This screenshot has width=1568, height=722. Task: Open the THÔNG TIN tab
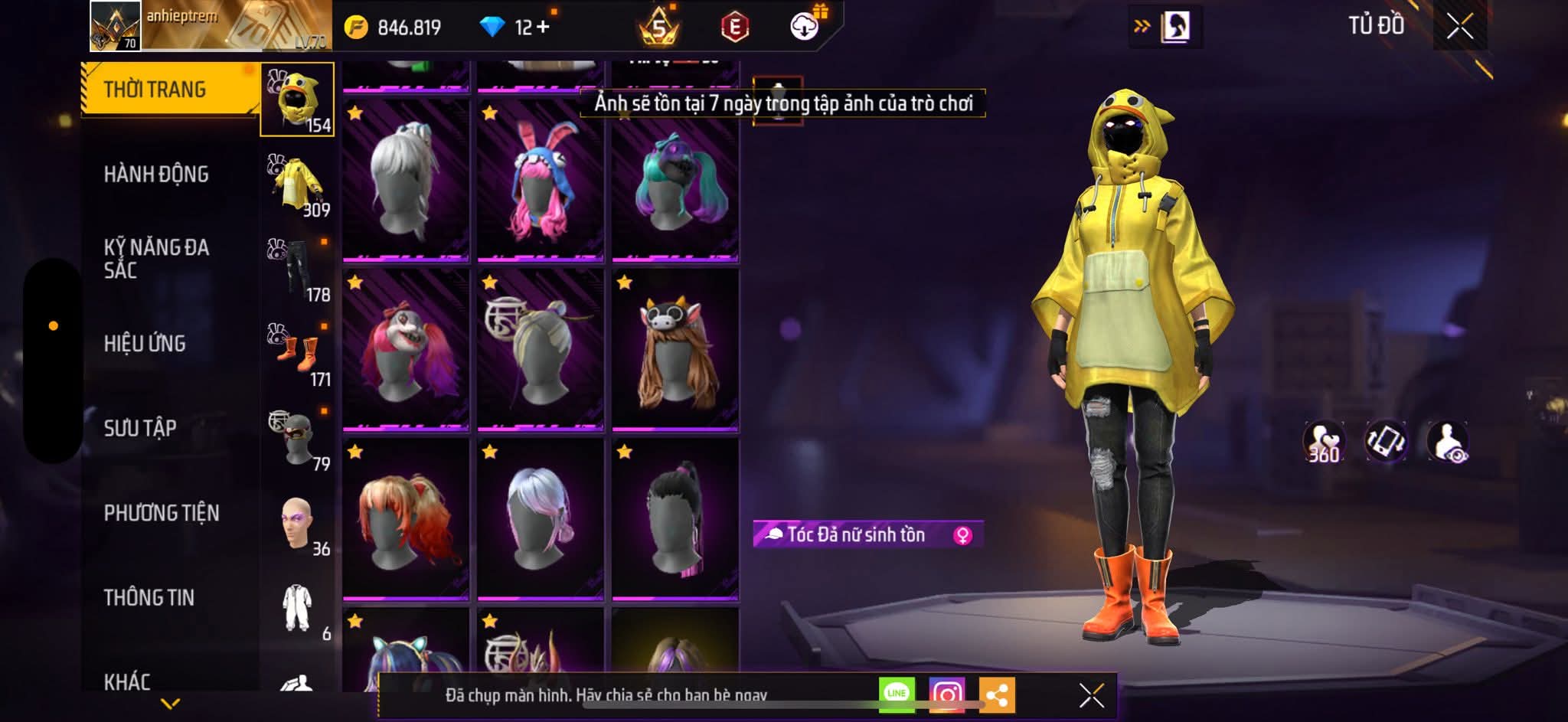(x=149, y=597)
